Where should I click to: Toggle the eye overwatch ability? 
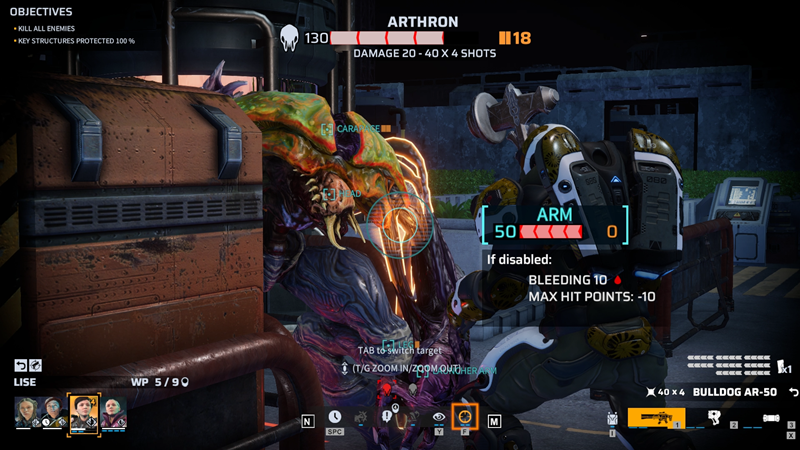(438, 417)
